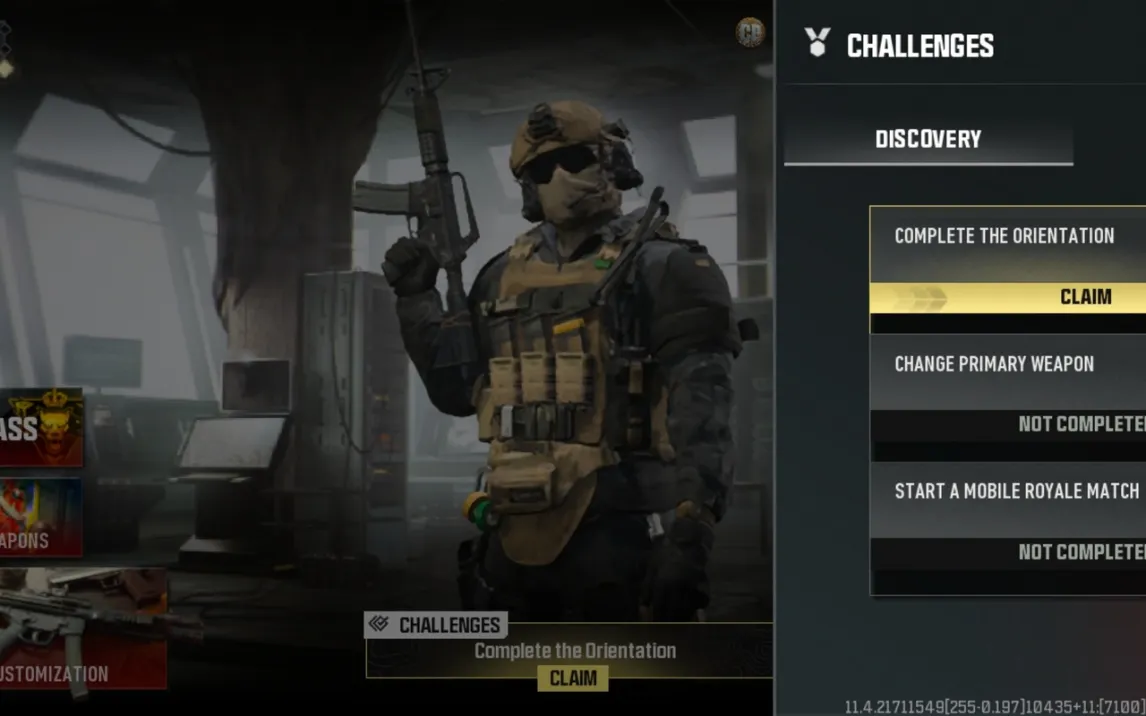1146x716 pixels.
Task: Tap the CP currency coin icon
Action: pos(750,33)
